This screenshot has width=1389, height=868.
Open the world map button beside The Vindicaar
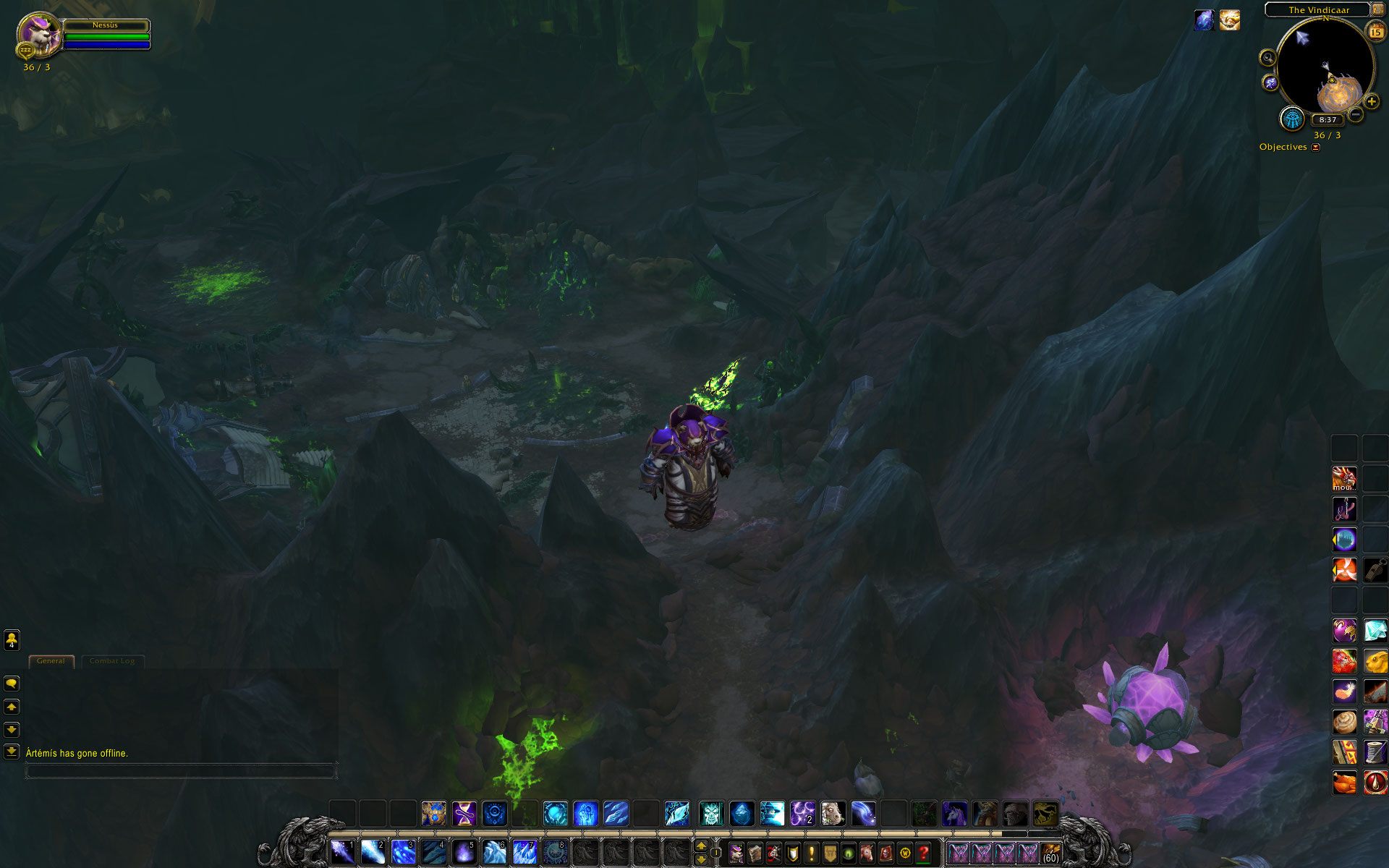pos(1378,9)
